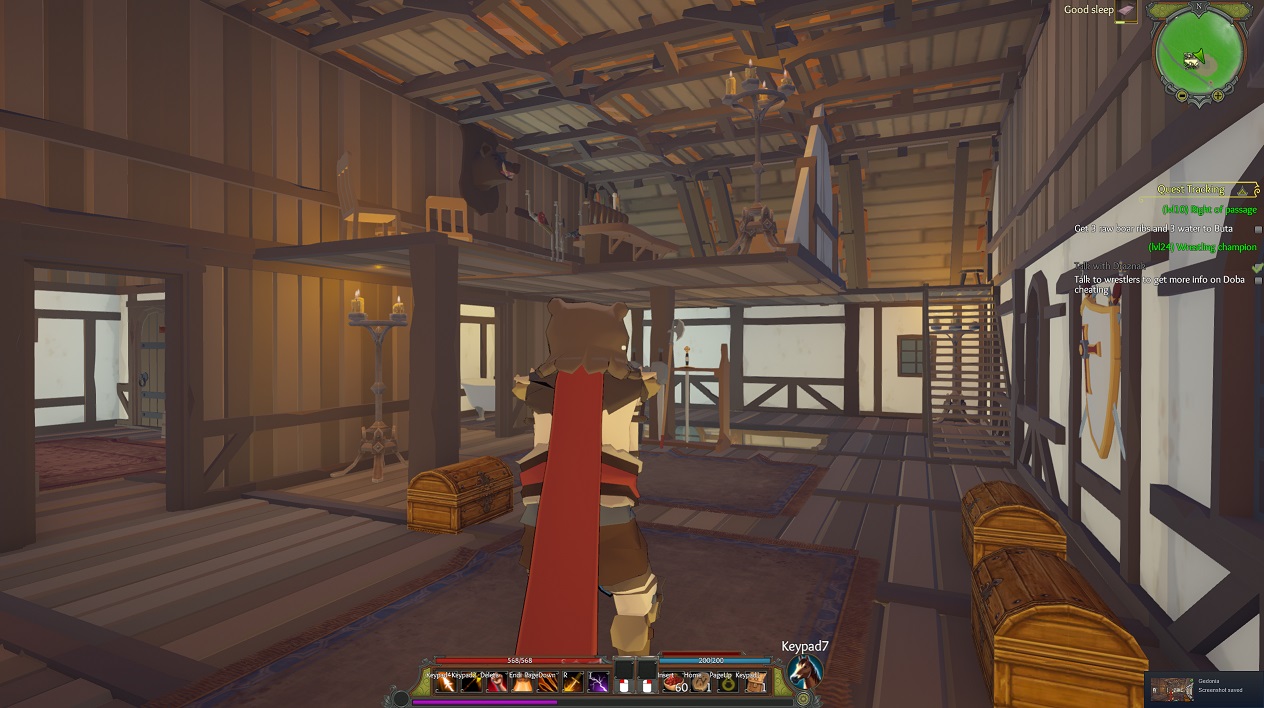
Task: Collapse the Quest Tracking panel arrow
Action: tap(1242, 190)
